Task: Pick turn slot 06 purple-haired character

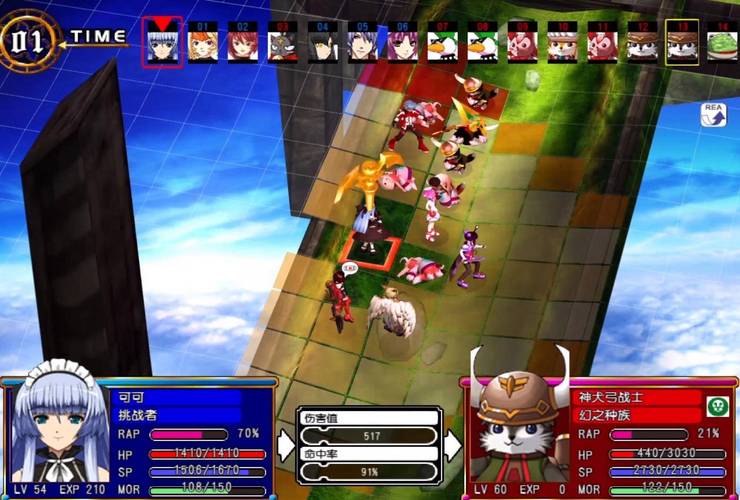Action: coord(402,44)
